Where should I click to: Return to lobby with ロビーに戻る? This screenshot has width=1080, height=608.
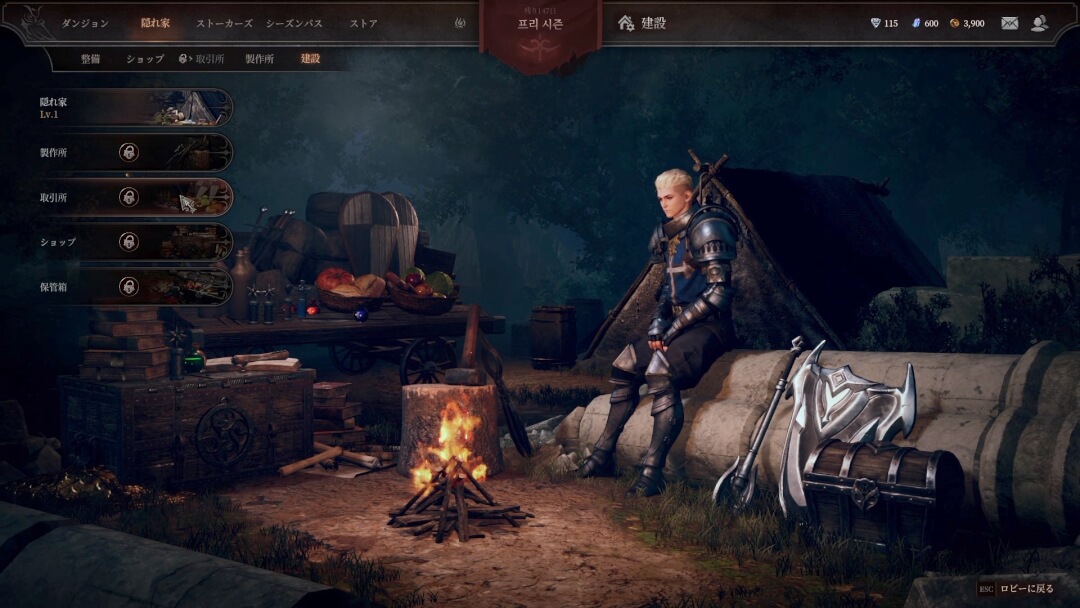[x=1016, y=589]
